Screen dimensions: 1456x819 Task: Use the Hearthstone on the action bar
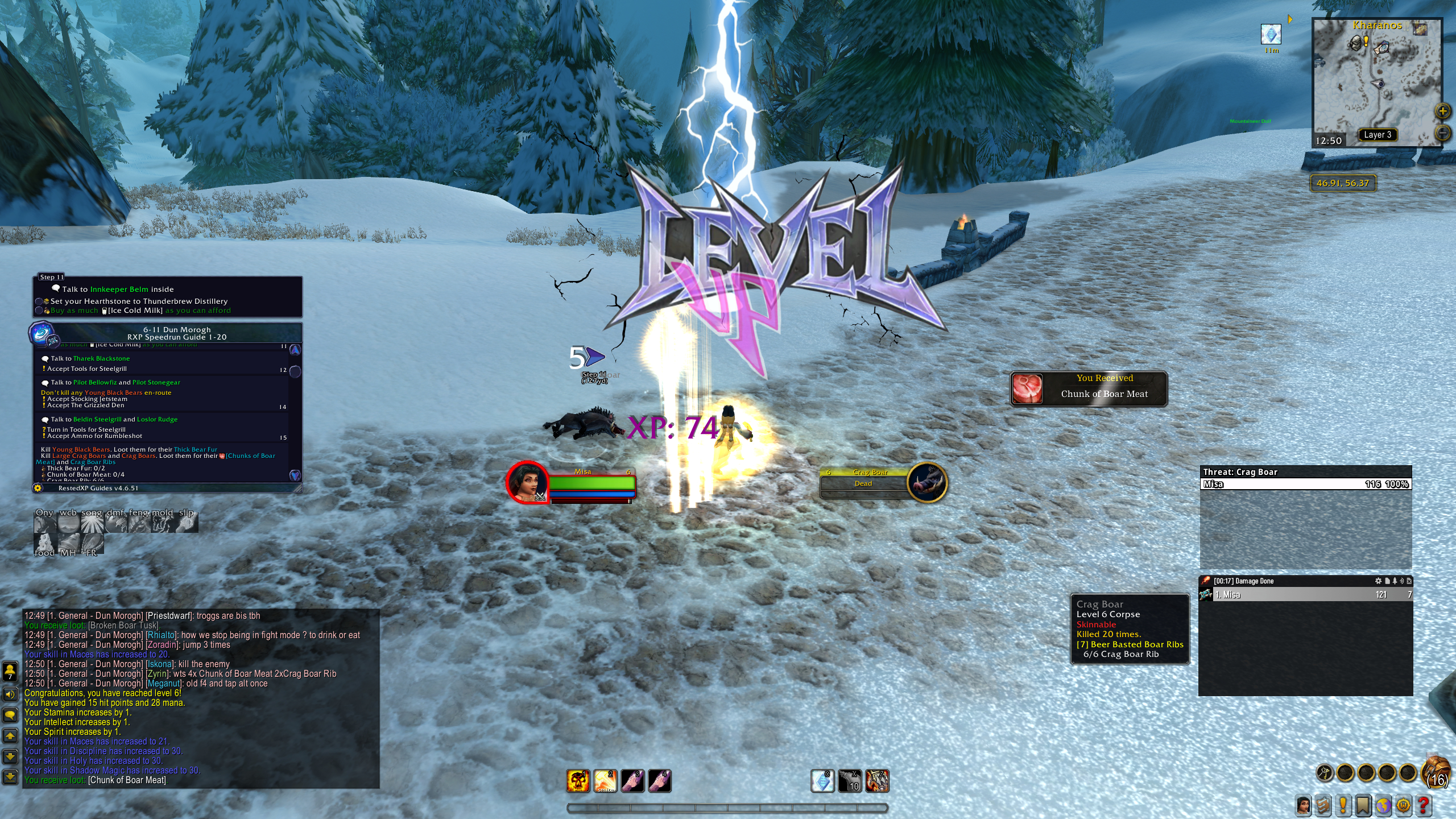click(x=822, y=781)
